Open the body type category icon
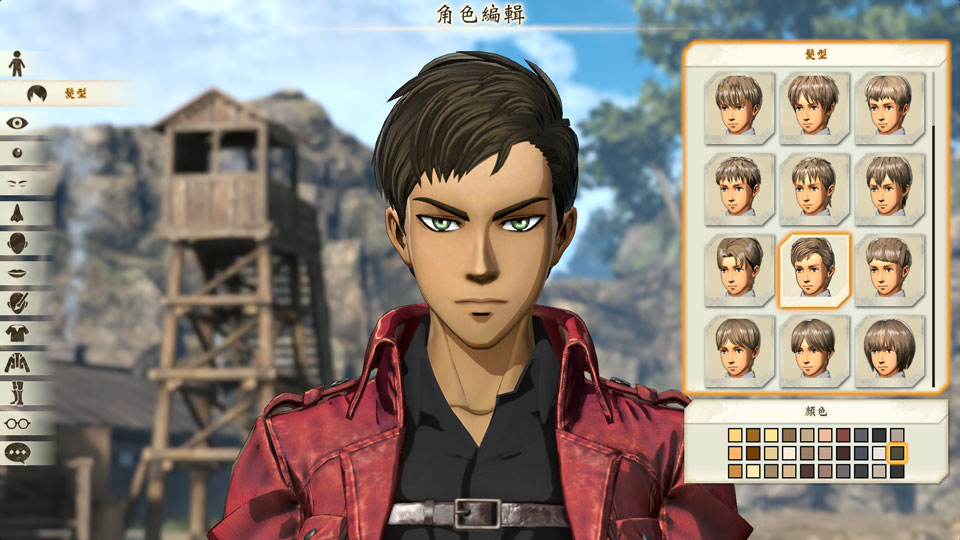 click(x=17, y=64)
